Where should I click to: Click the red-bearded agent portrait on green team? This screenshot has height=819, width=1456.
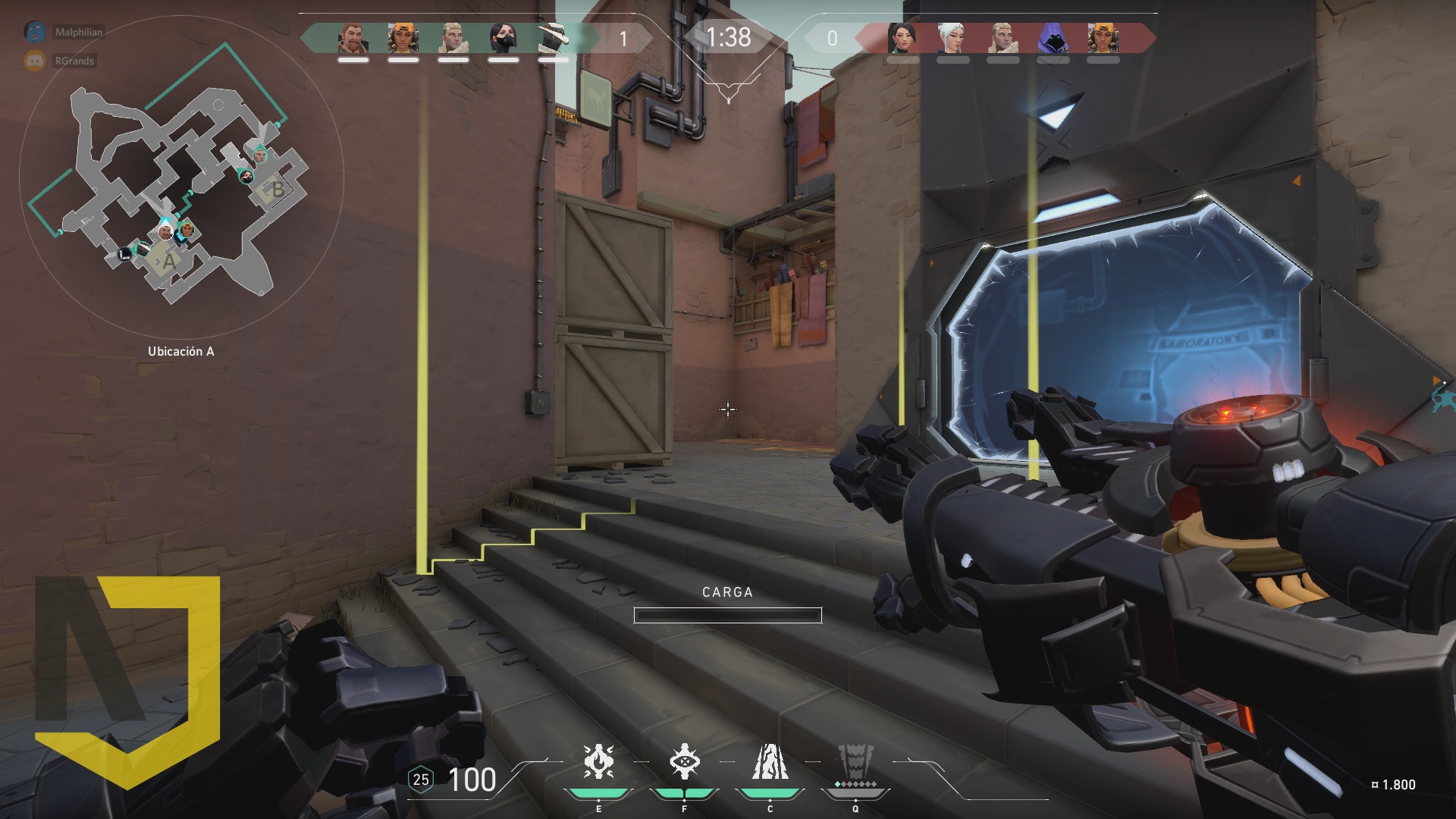353,38
